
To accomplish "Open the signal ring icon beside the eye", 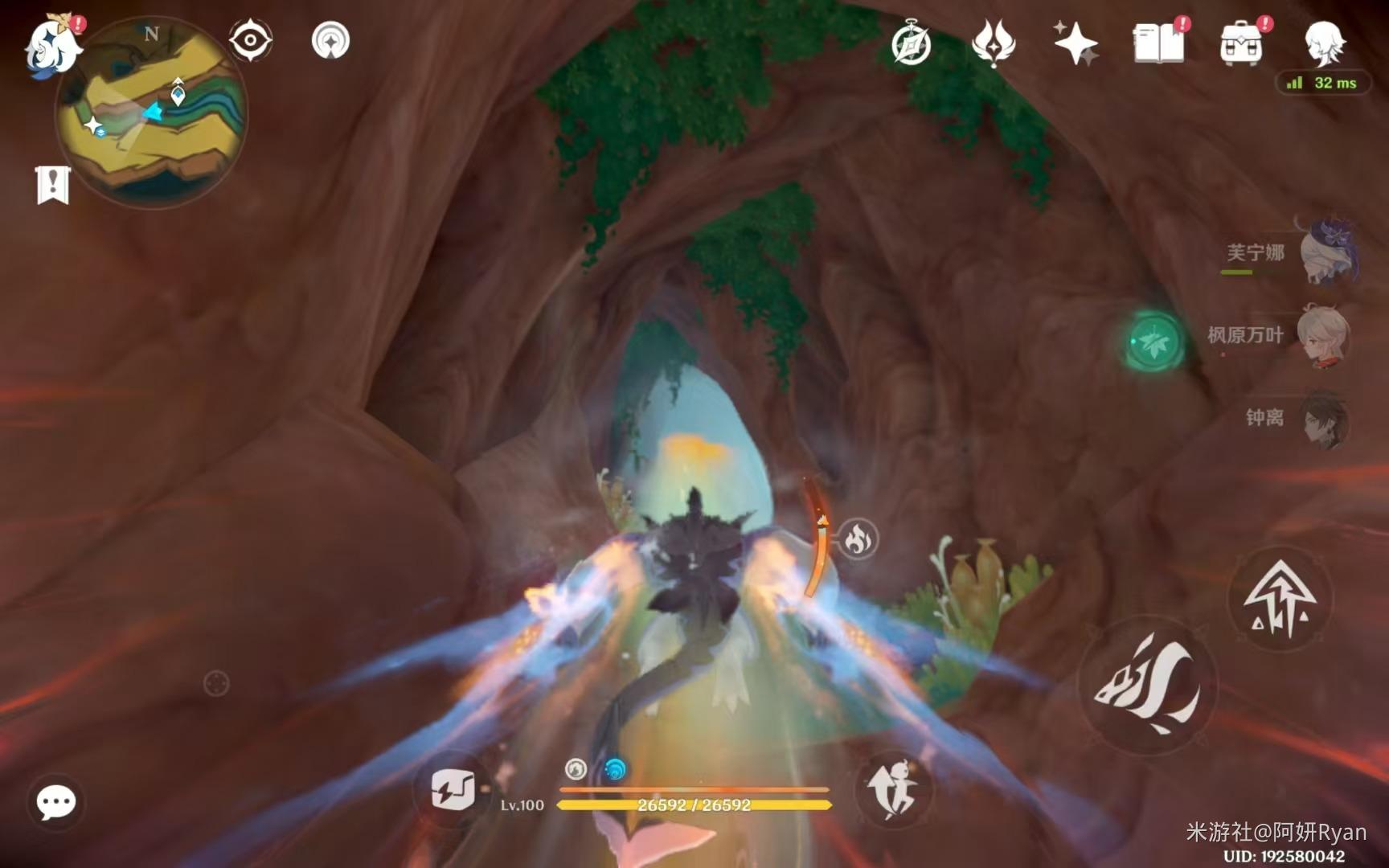I will [x=330, y=40].
